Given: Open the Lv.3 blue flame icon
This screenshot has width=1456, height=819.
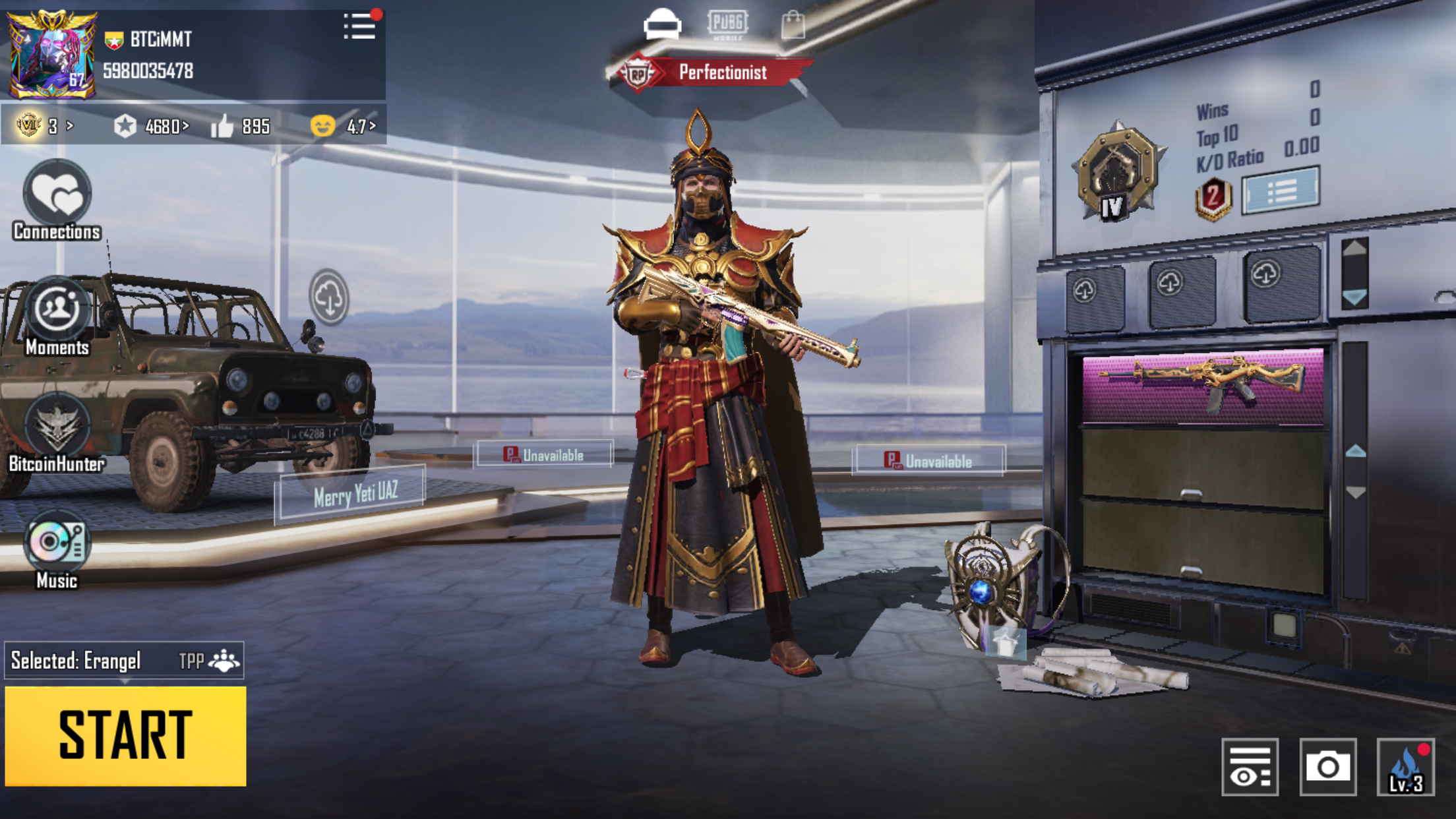Looking at the screenshot, I should [1405, 767].
